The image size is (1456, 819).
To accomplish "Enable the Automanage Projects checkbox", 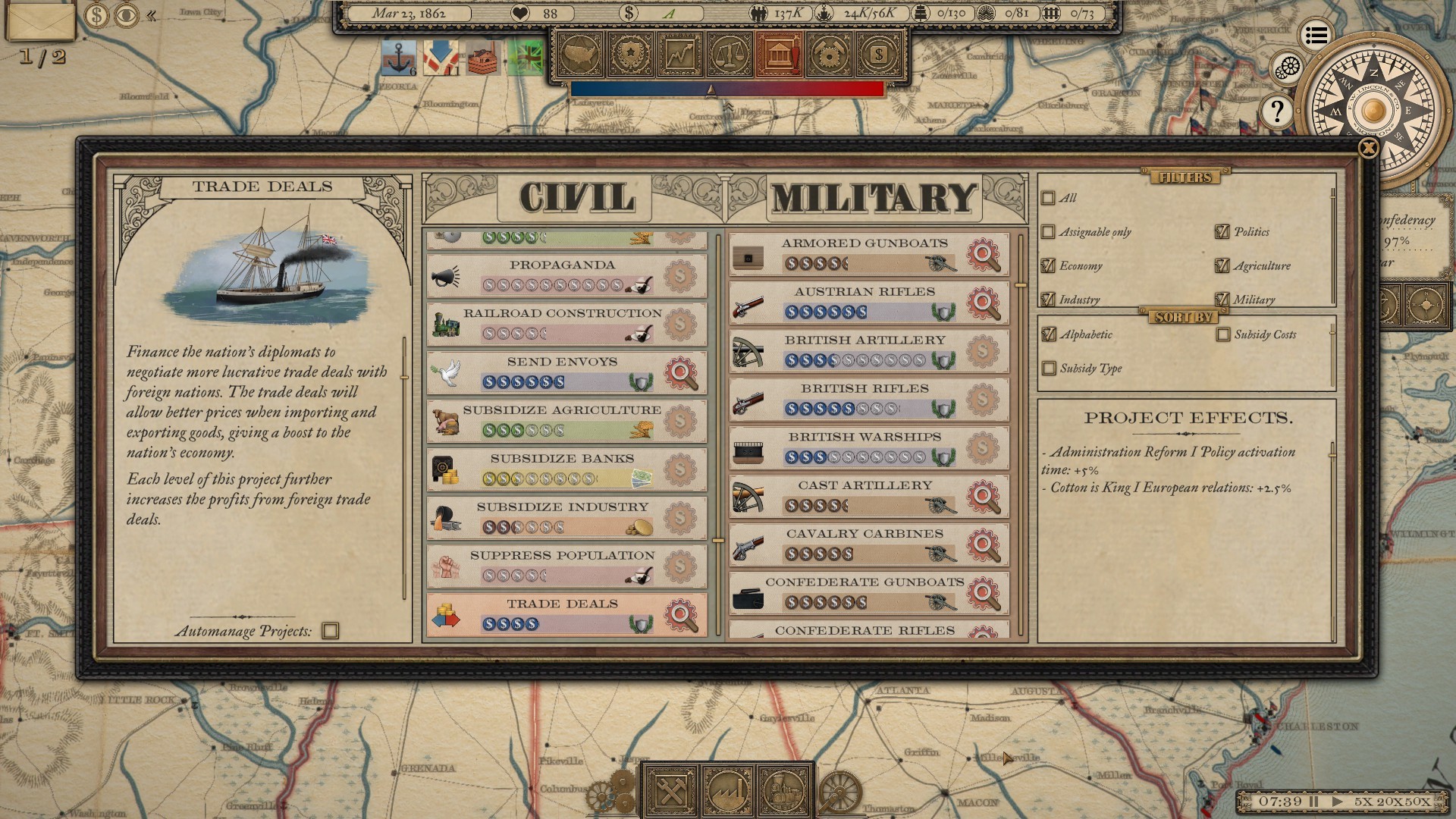I will click(331, 632).
